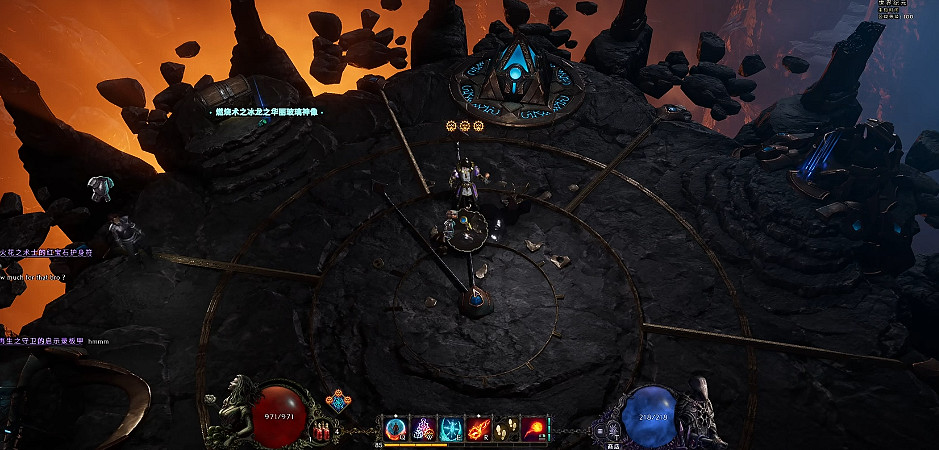Drink the red life flask
Viewport: 939px width, 450px height.
(x=322, y=432)
